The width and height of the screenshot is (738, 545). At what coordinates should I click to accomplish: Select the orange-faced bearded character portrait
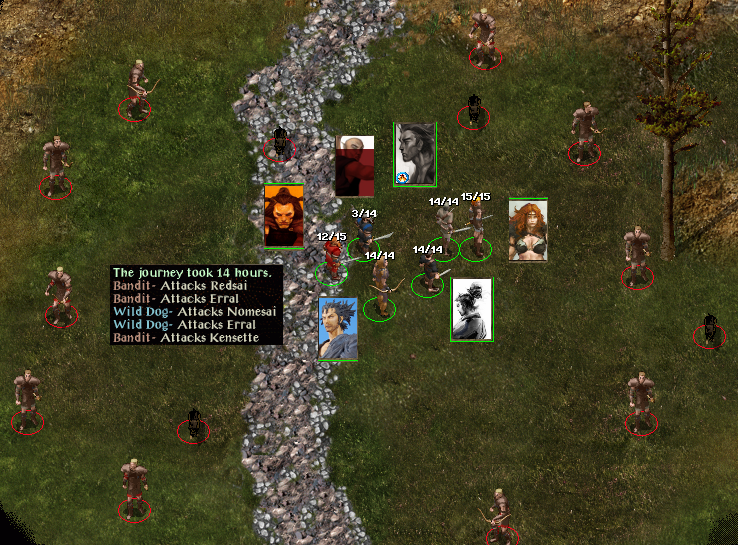click(x=283, y=215)
